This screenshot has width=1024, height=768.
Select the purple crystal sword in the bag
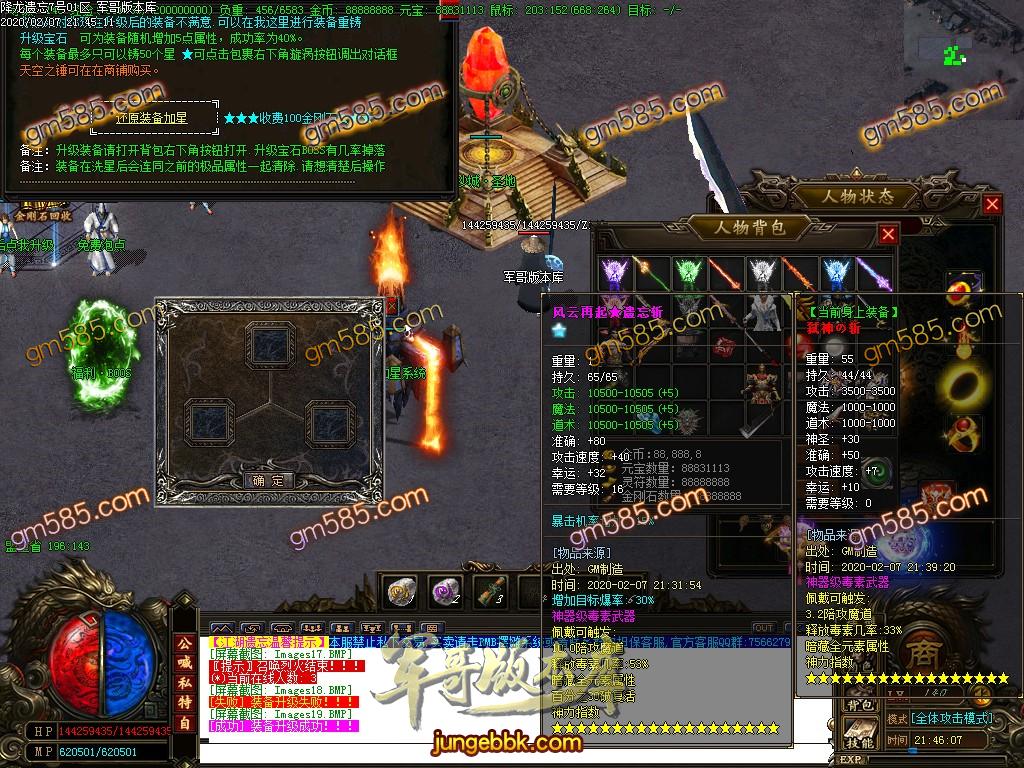coord(873,273)
